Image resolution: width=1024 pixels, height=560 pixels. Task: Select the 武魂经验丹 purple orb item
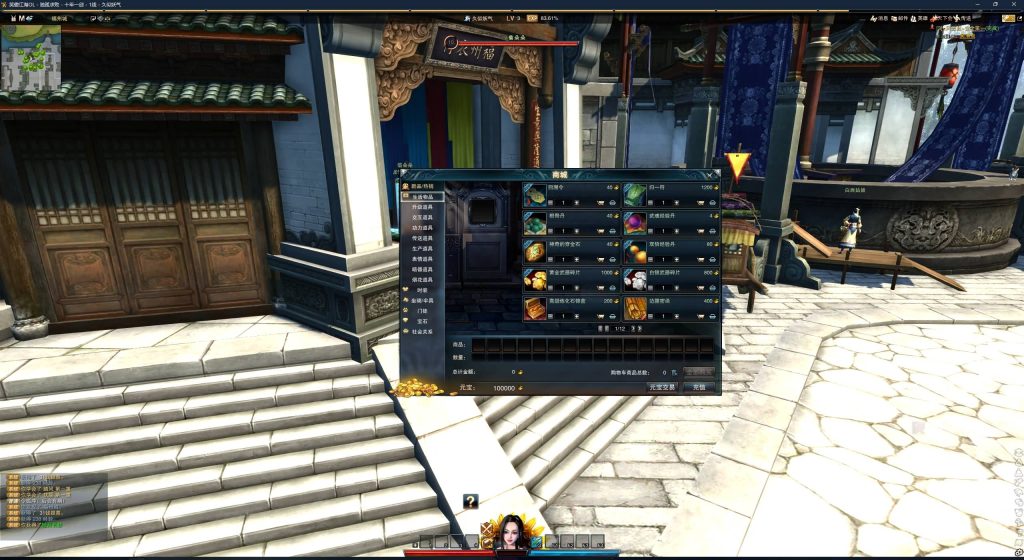[635, 222]
